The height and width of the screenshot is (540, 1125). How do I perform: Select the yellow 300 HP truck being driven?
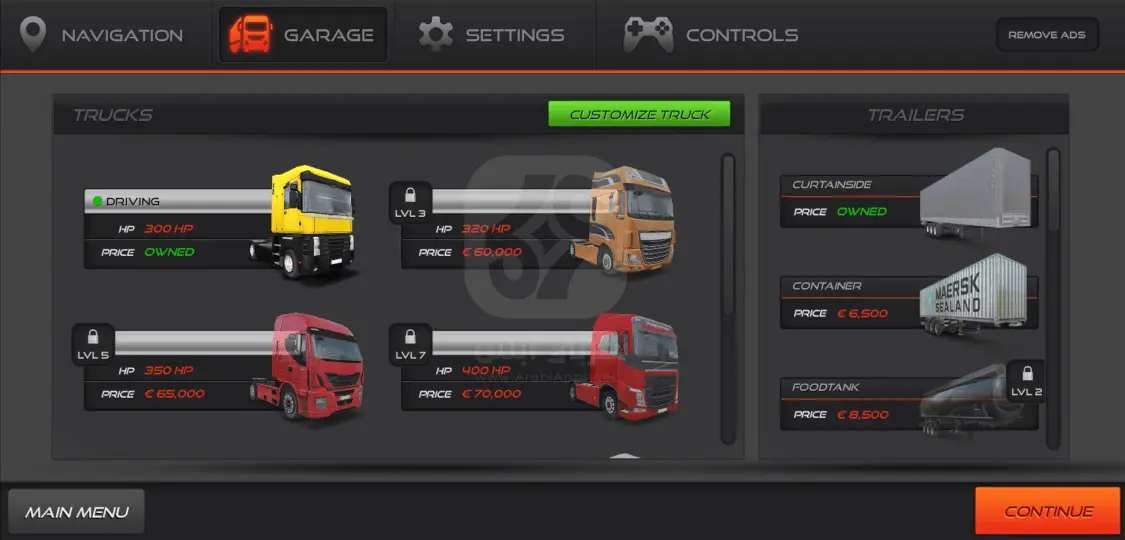pyautogui.click(x=220, y=226)
